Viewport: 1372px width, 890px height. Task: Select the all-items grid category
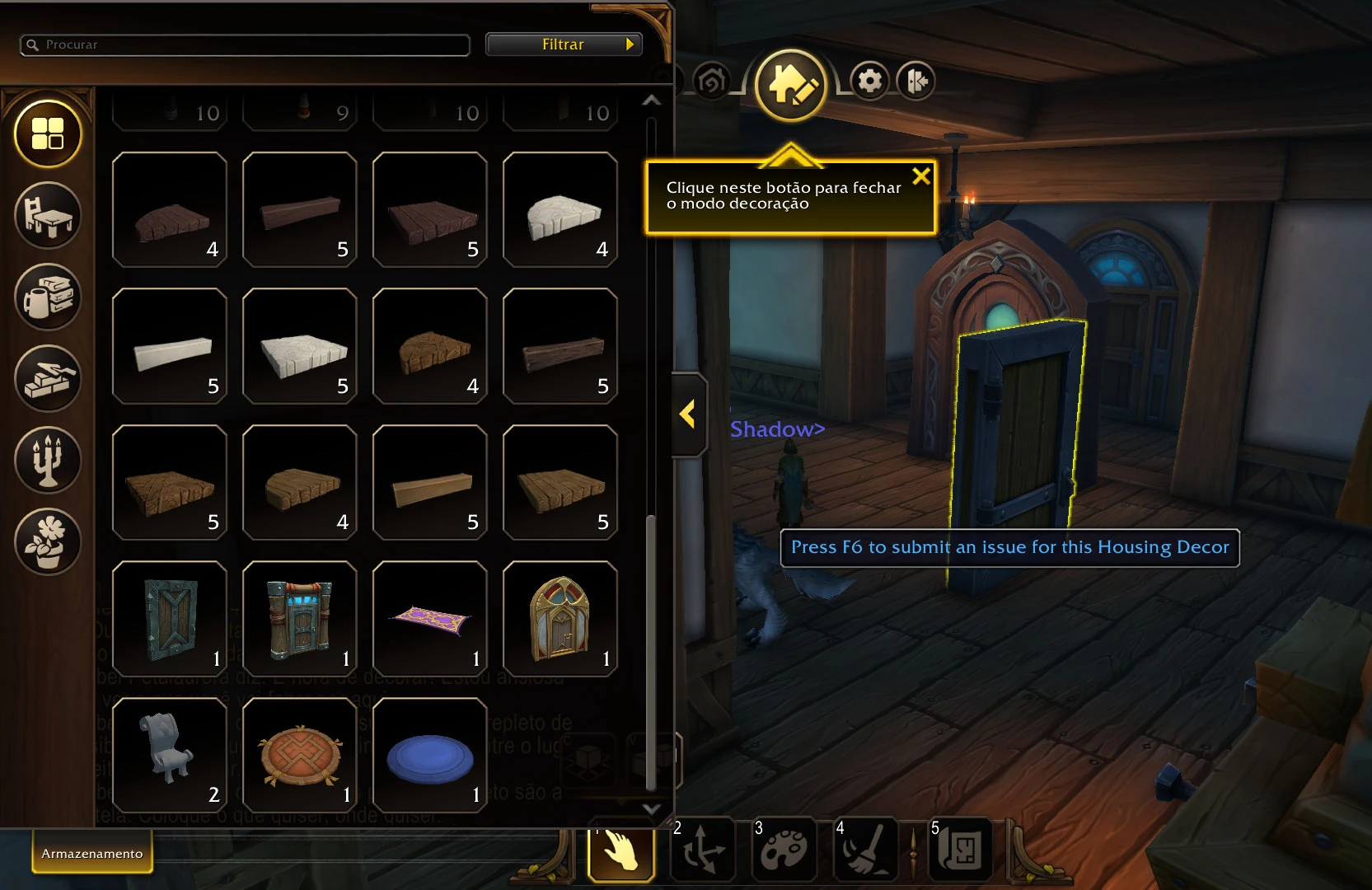48,133
